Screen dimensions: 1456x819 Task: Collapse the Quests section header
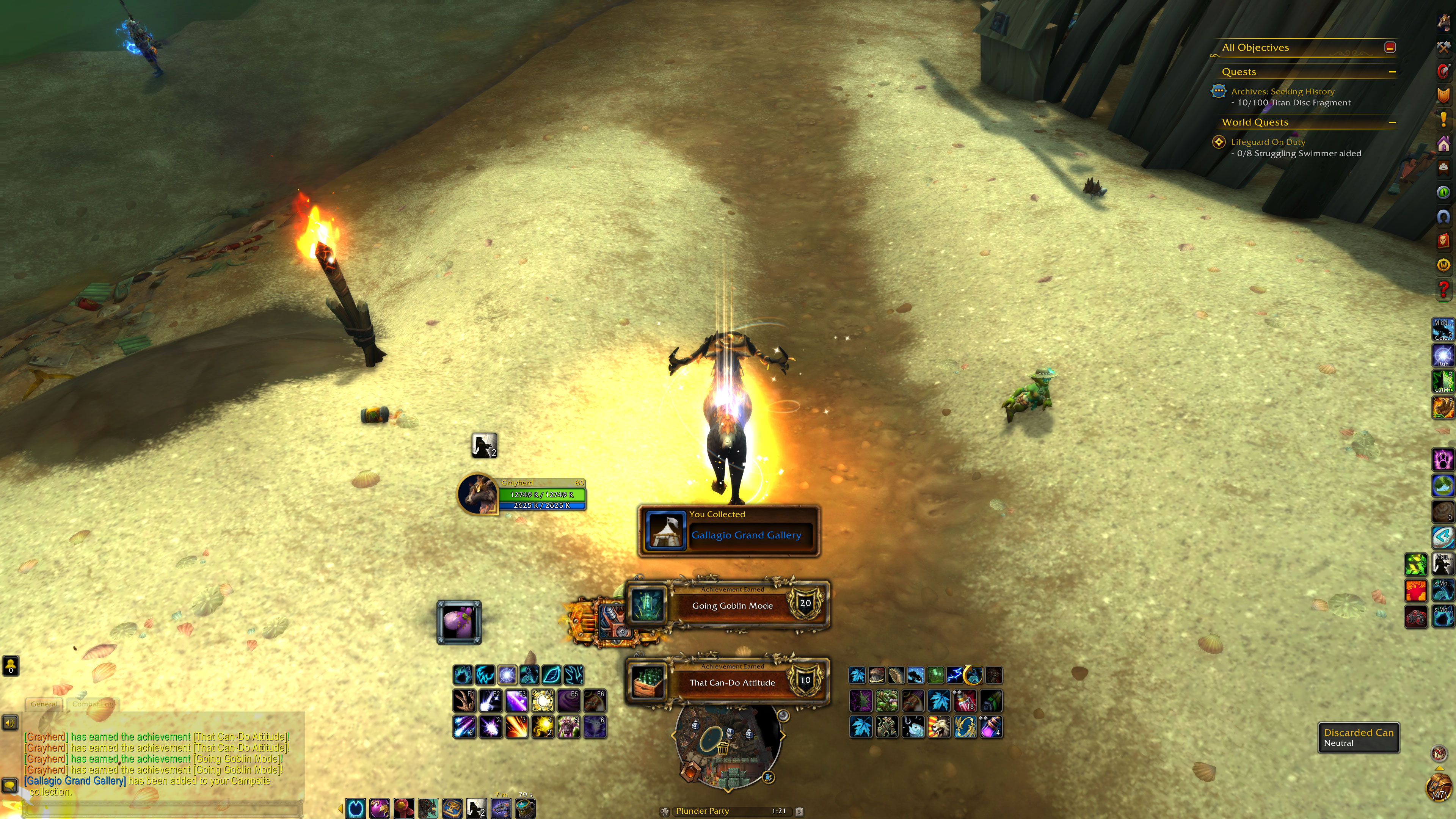tap(1392, 72)
